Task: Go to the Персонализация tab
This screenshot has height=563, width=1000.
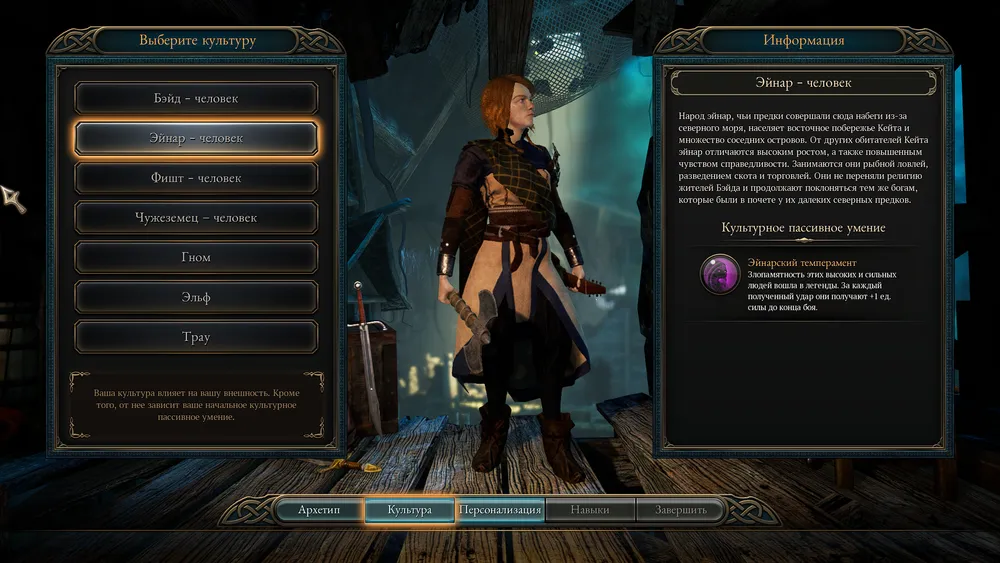Action: 500,510
